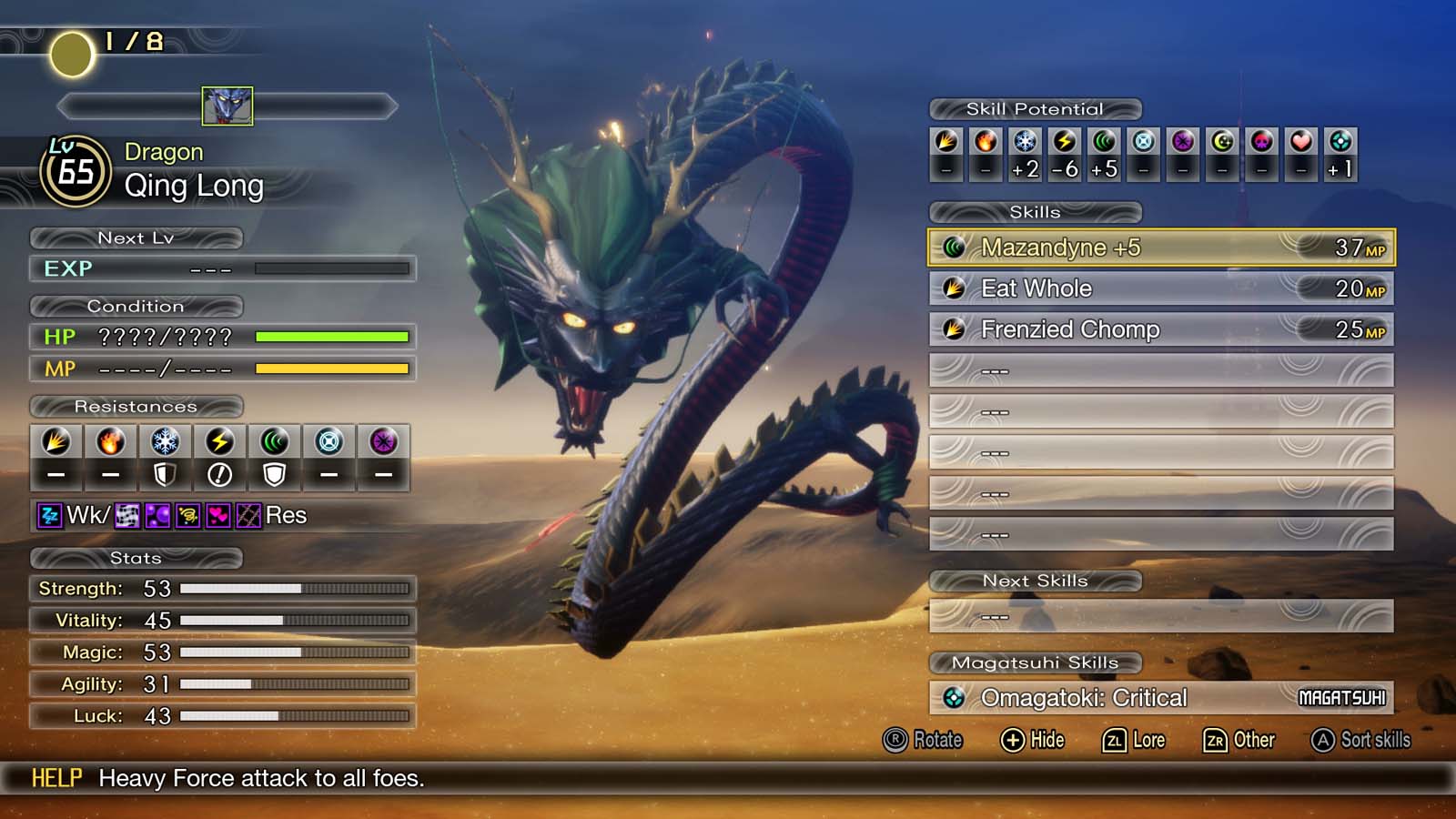Expand the Skills section header
The image size is (1456, 819).
(1036, 212)
